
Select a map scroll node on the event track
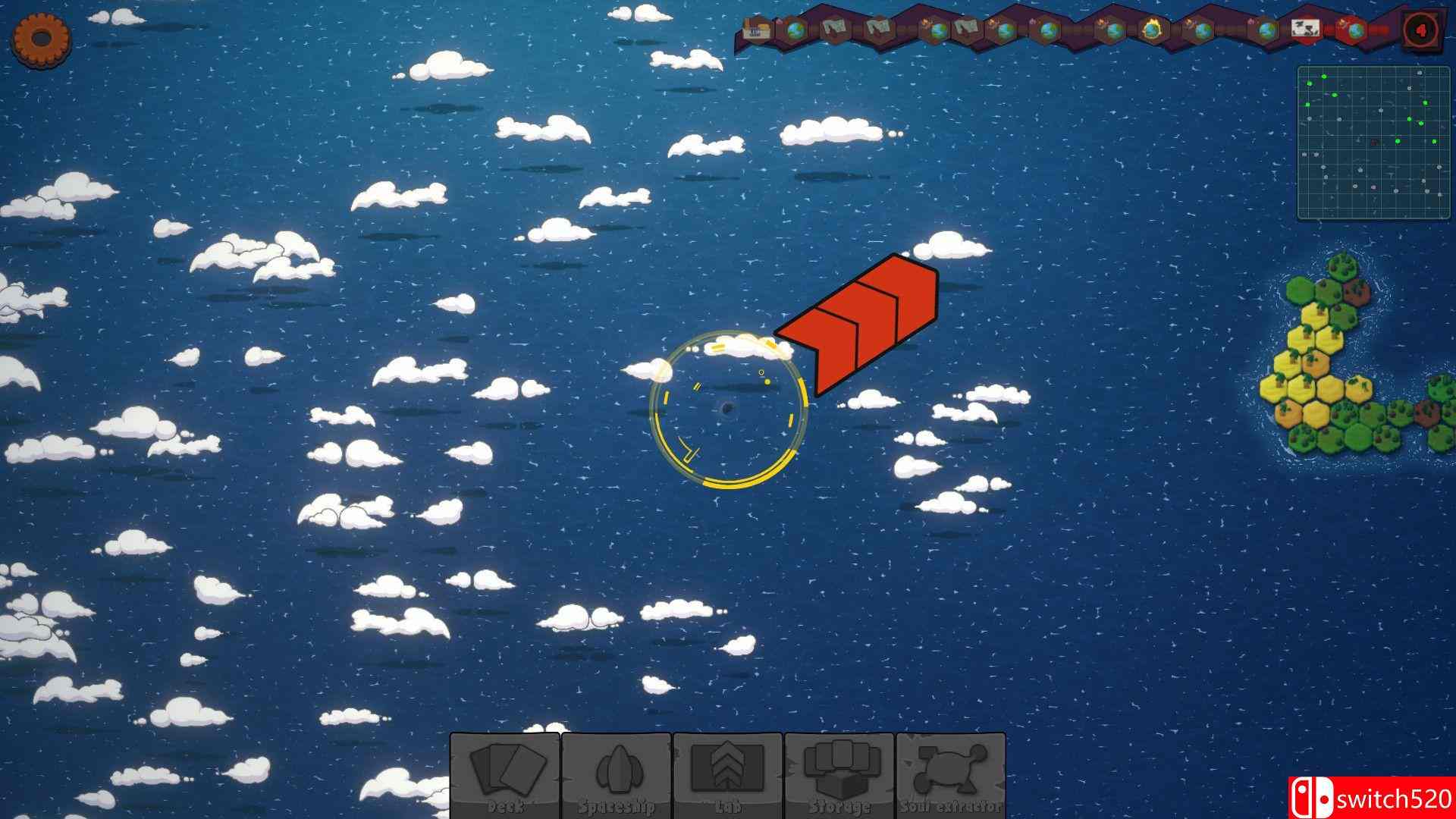click(834, 27)
